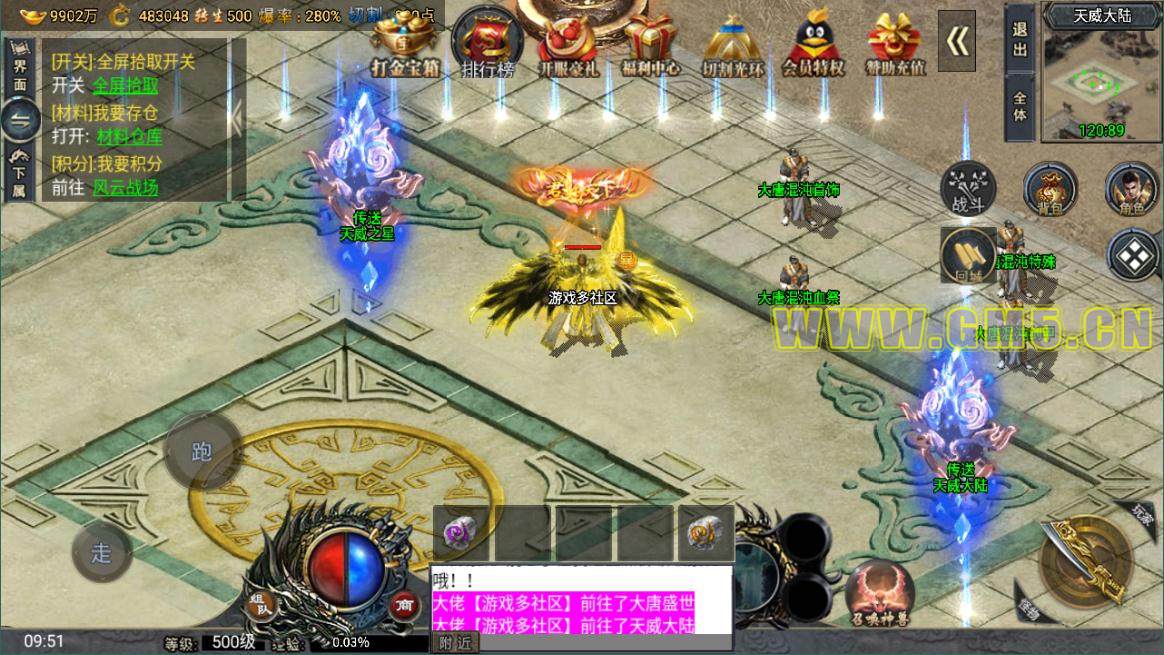
Task: Collapse the top icon bar with the double-arrow
Action: coord(957,40)
